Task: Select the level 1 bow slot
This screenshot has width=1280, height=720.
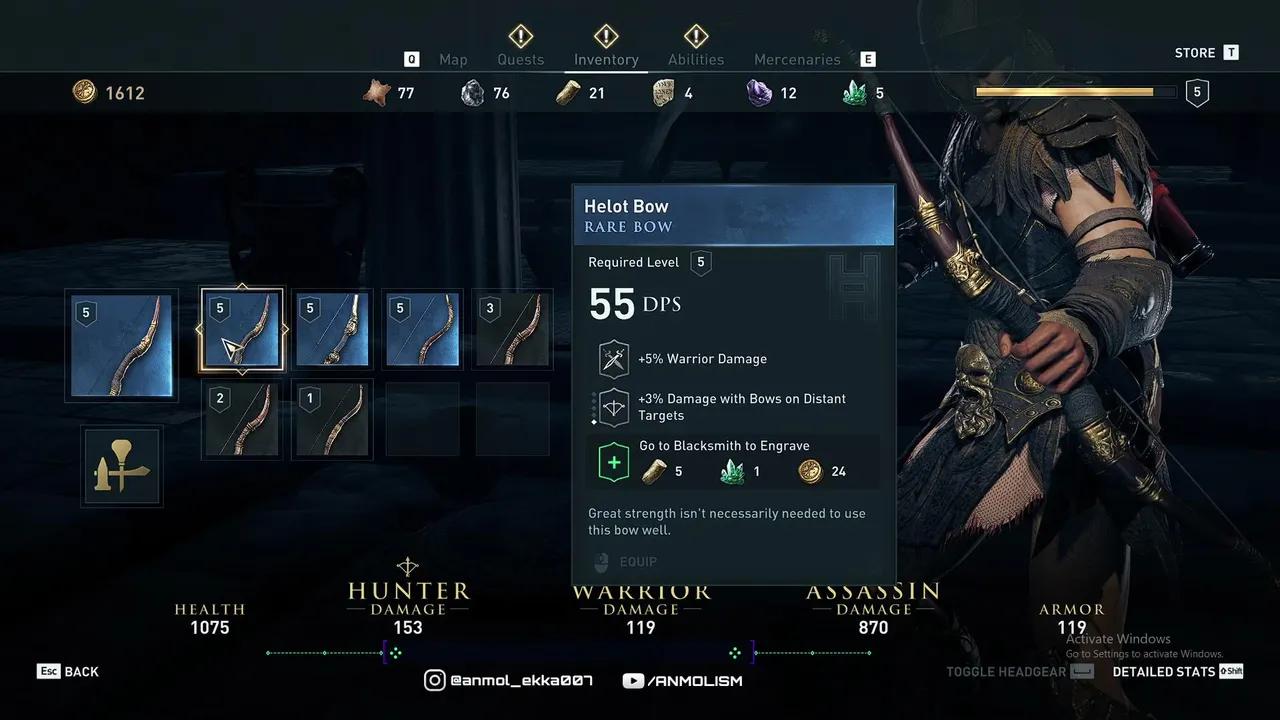Action: coord(332,419)
